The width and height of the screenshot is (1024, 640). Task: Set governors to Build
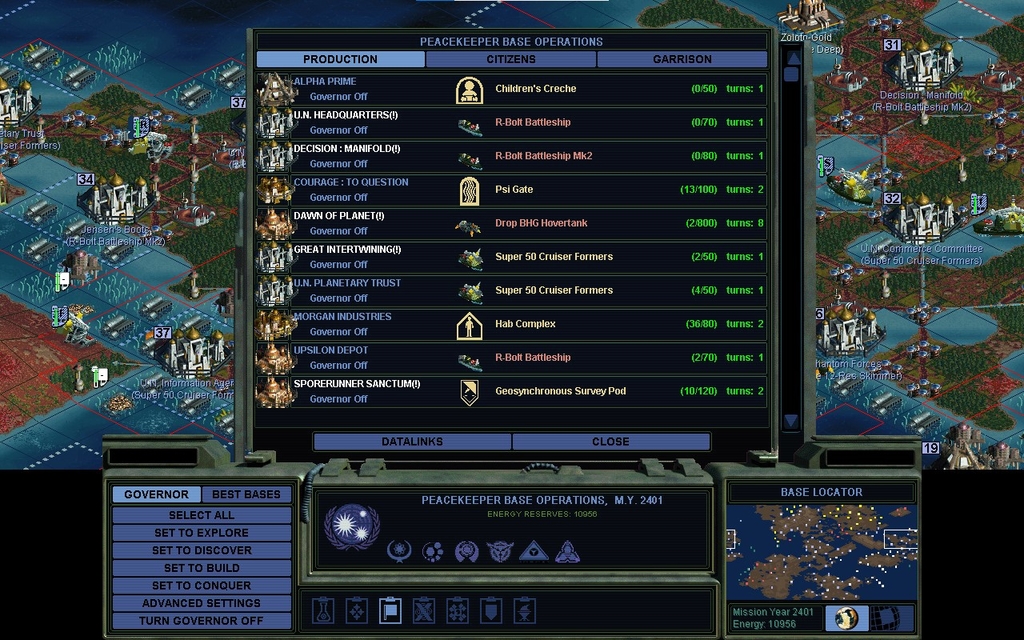(201, 568)
